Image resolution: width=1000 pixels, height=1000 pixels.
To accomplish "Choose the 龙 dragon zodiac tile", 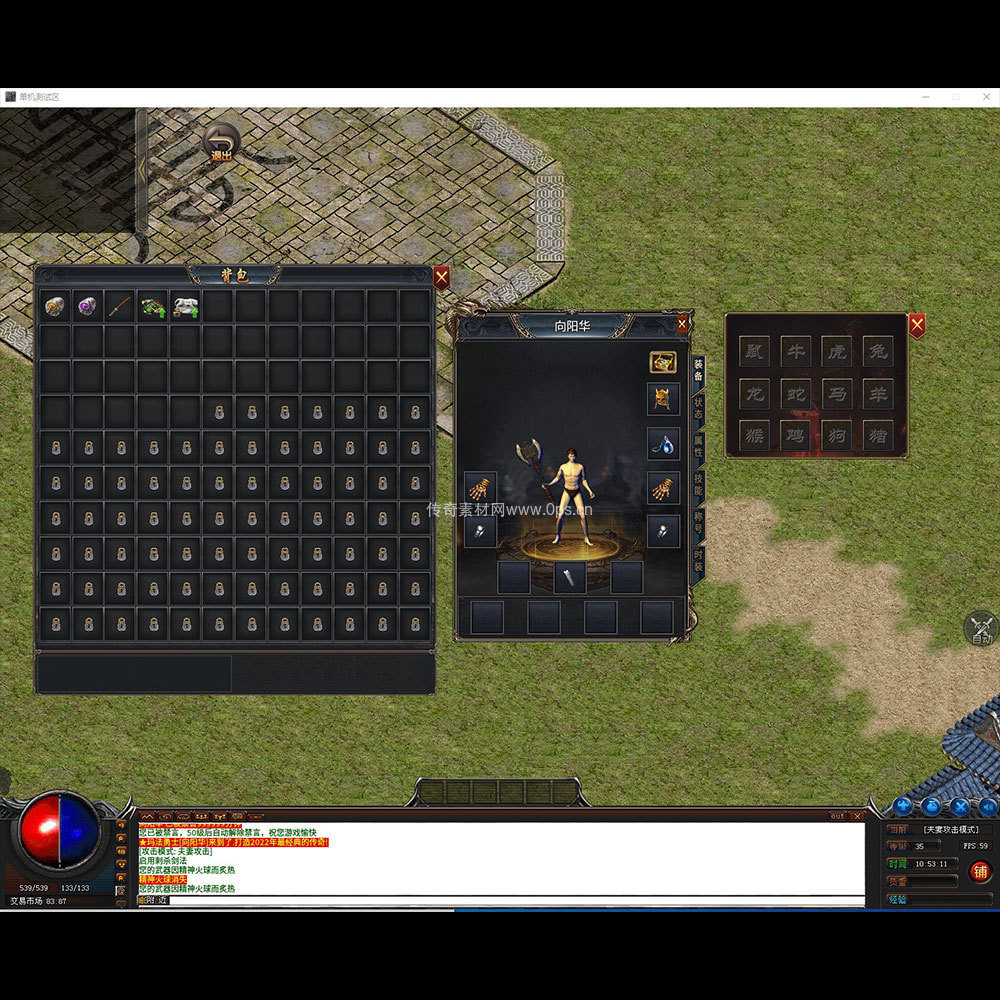I will 754,392.
